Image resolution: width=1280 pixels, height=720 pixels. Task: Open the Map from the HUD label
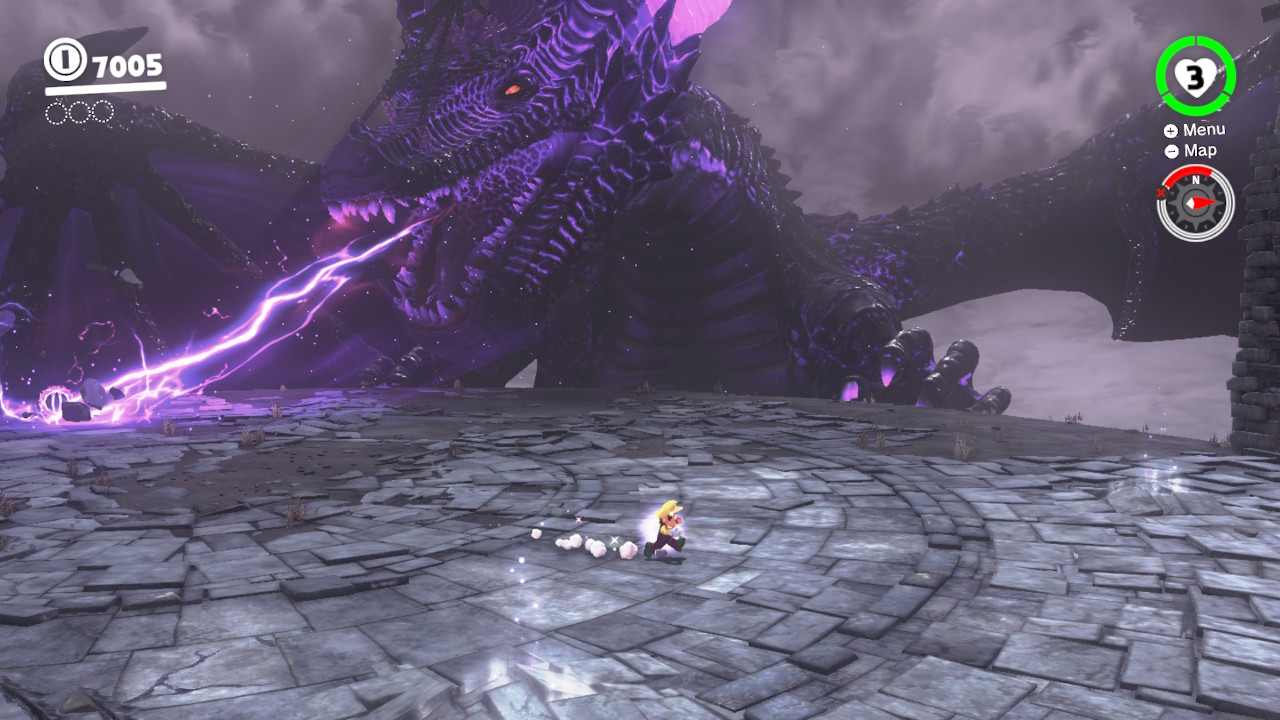[1191, 151]
